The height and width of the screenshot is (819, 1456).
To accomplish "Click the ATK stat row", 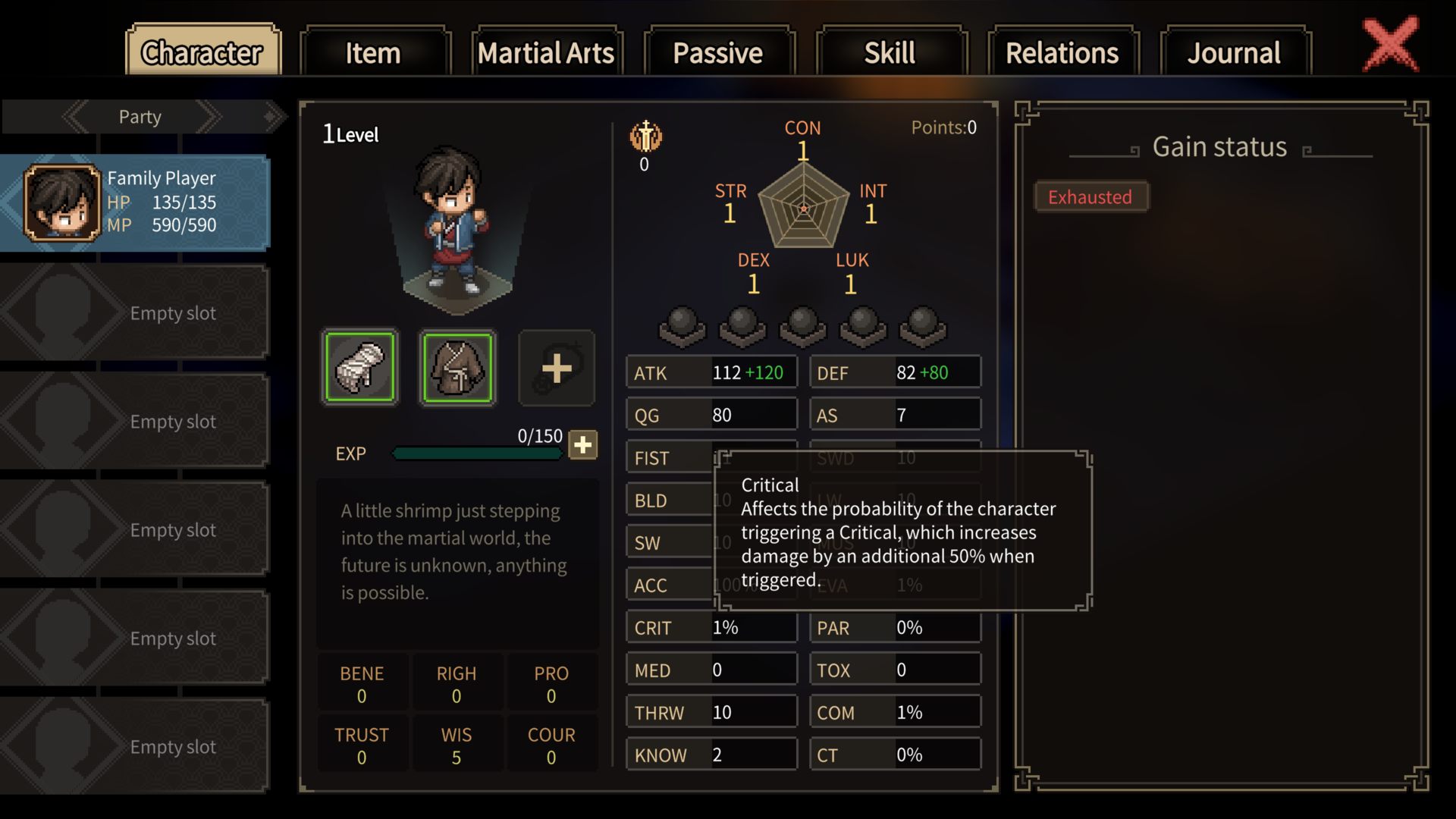I will pyautogui.click(x=711, y=373).
